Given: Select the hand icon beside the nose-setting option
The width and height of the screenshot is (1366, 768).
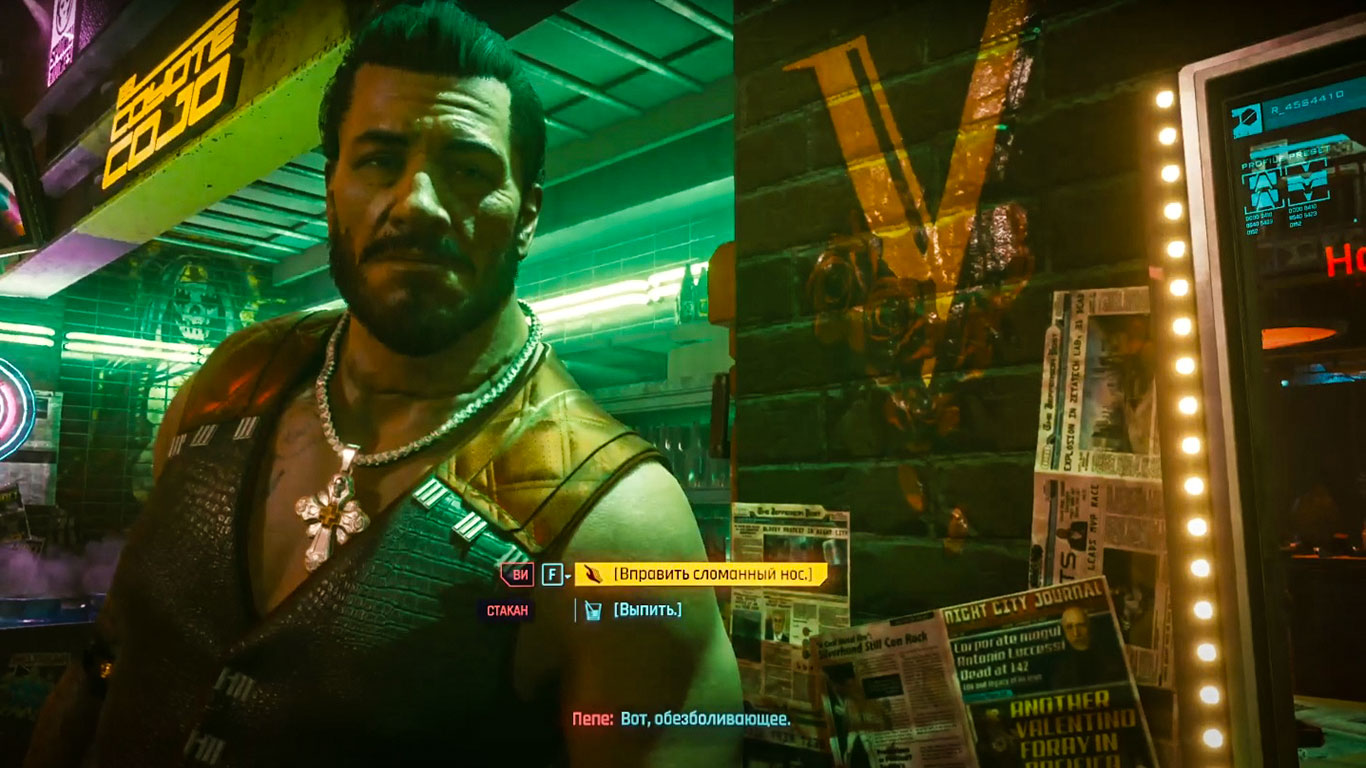Looking at the screenshot, I should coord(594,574).
